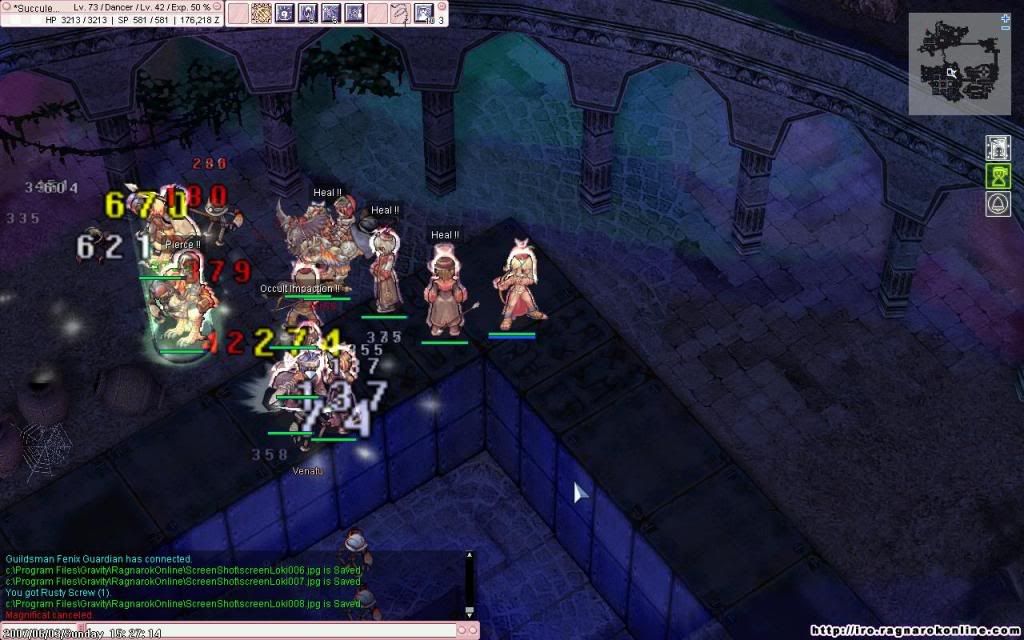Click the bell status icon
Viewport: 1024px width, 640px height.
(x=997, y=204)
